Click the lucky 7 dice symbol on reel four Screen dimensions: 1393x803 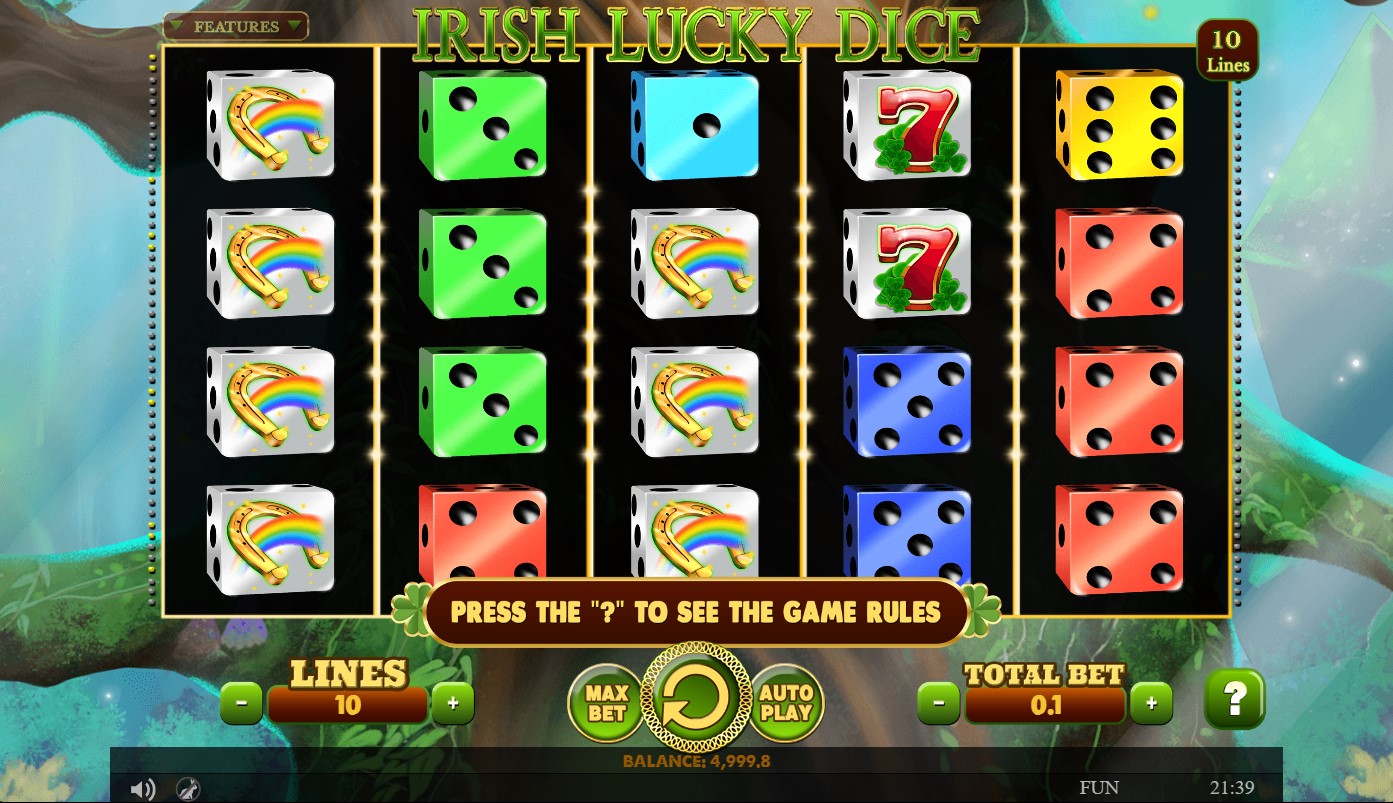[907, 125]
